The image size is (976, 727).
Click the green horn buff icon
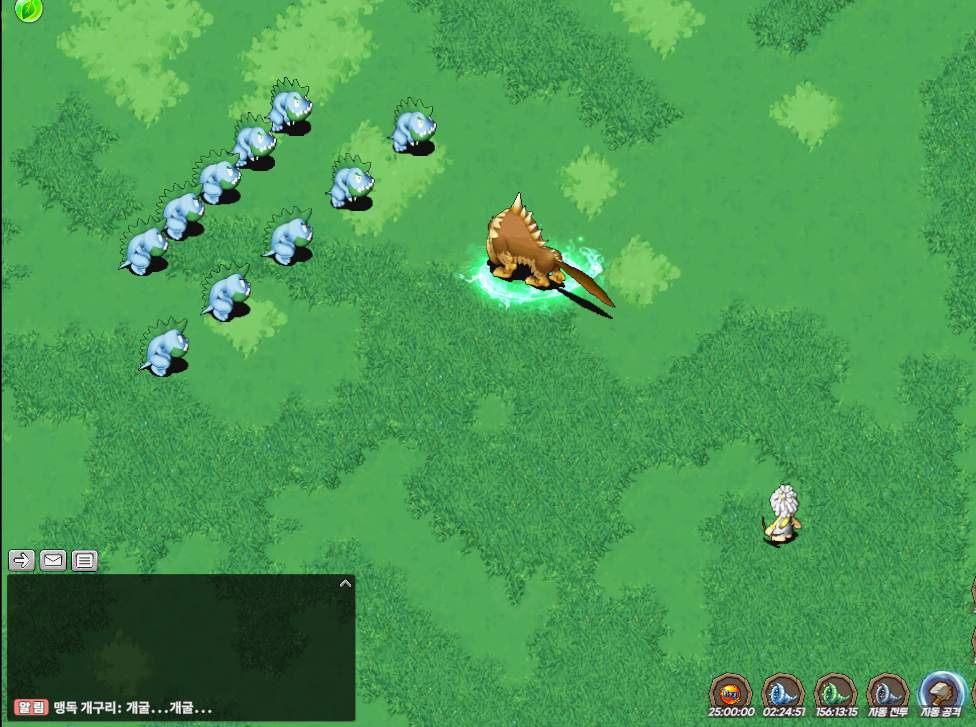834,692
